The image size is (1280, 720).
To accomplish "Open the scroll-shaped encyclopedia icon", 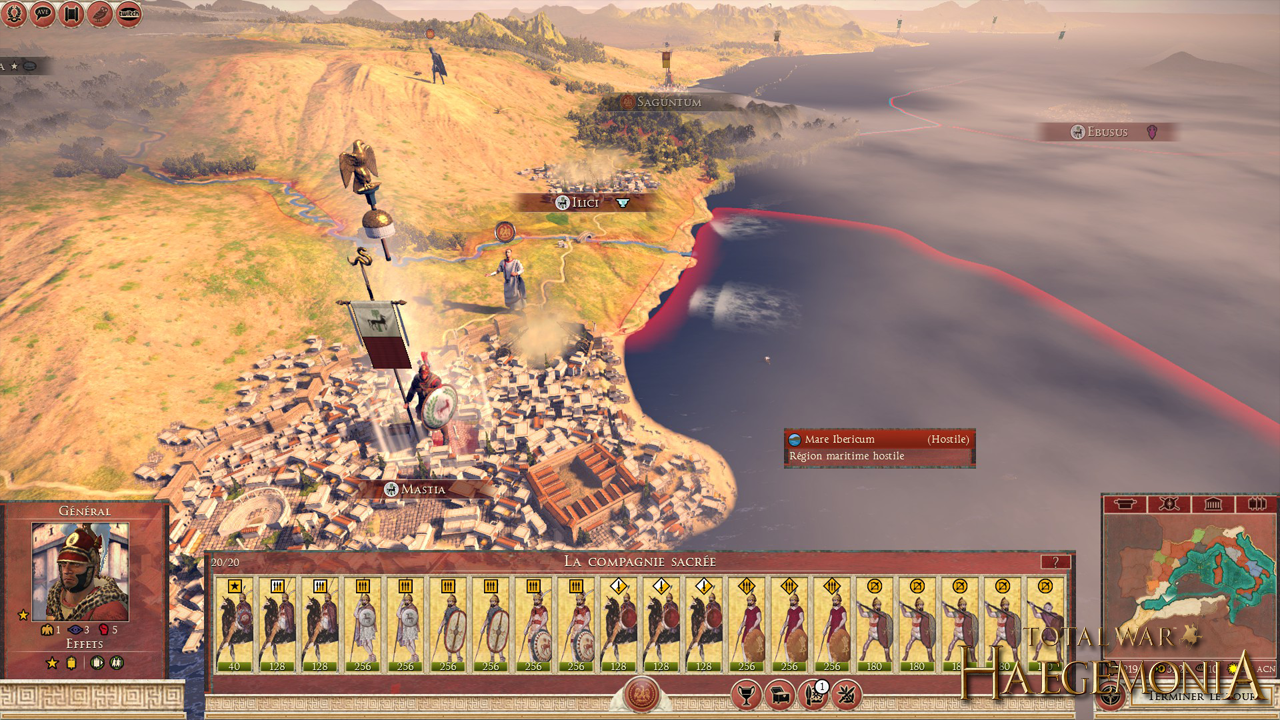I will coord(70,15).
